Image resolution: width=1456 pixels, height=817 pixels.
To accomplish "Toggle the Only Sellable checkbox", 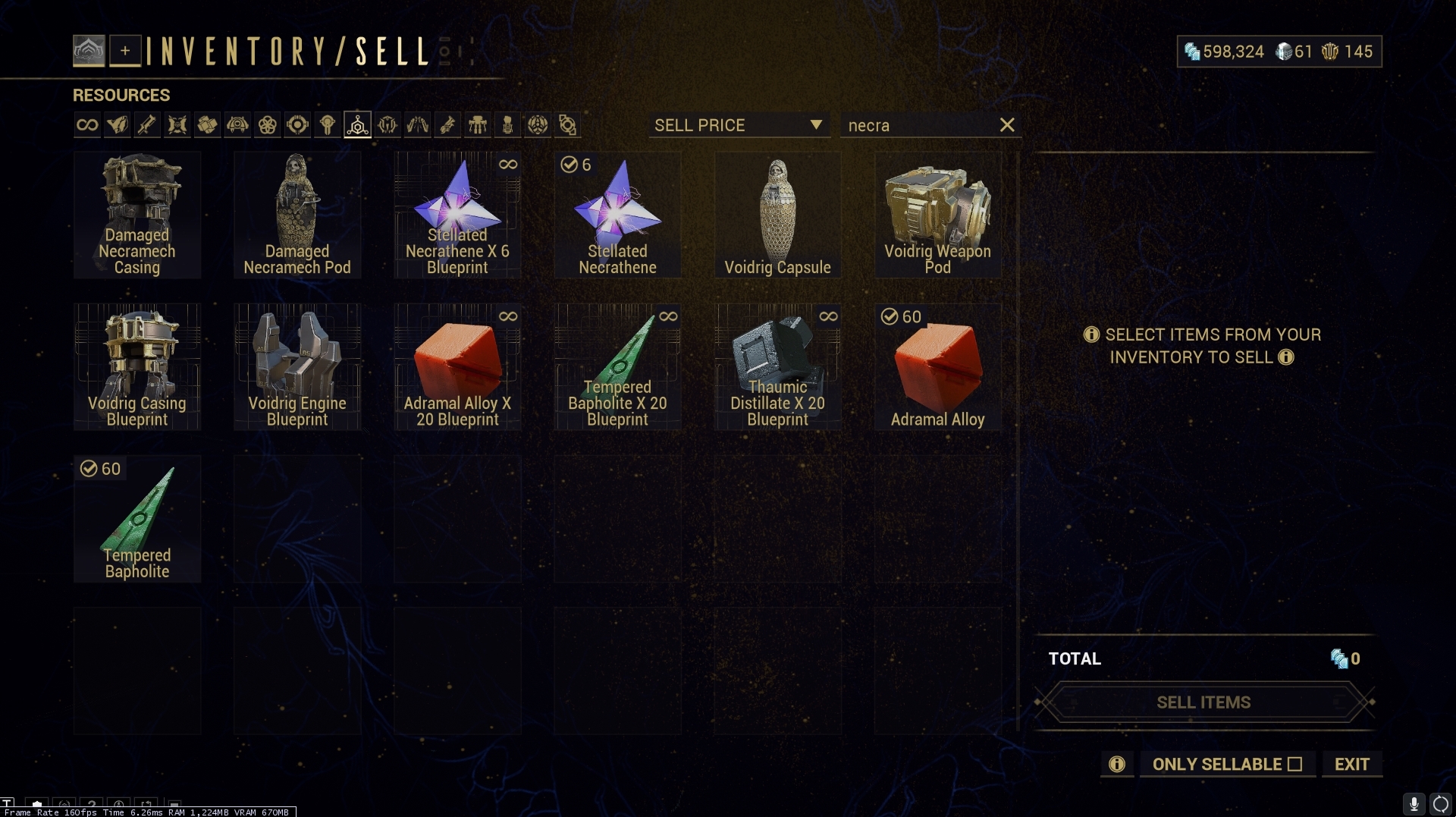I will pos(1294,765).
